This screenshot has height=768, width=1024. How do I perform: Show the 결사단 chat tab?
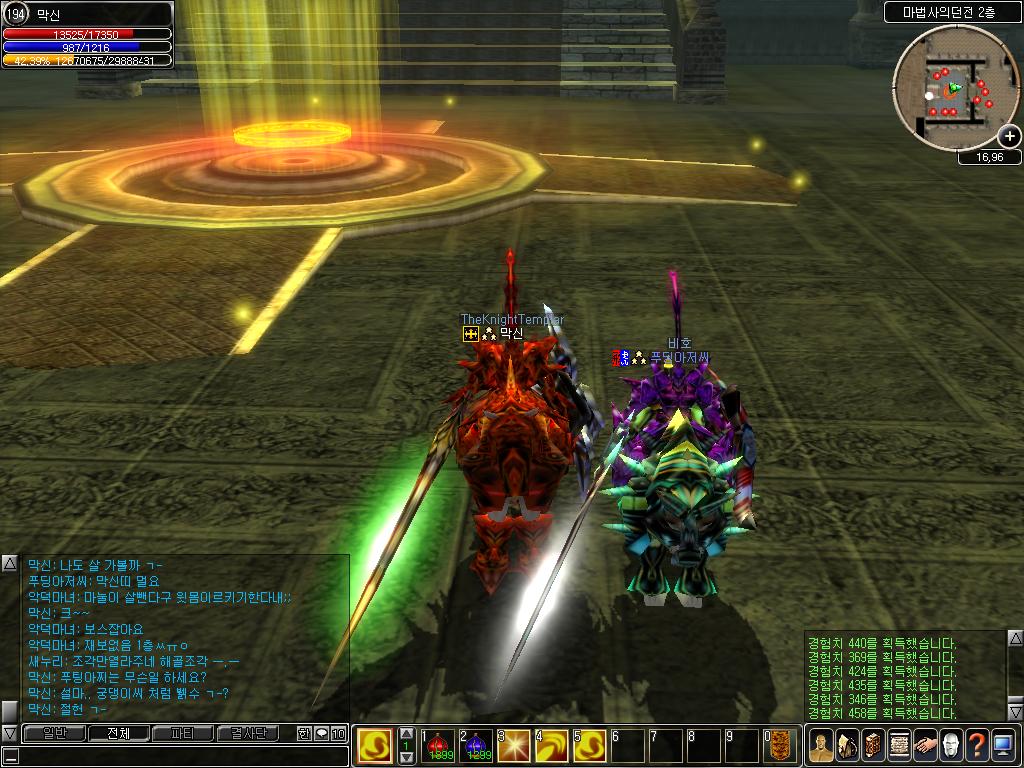248,733
